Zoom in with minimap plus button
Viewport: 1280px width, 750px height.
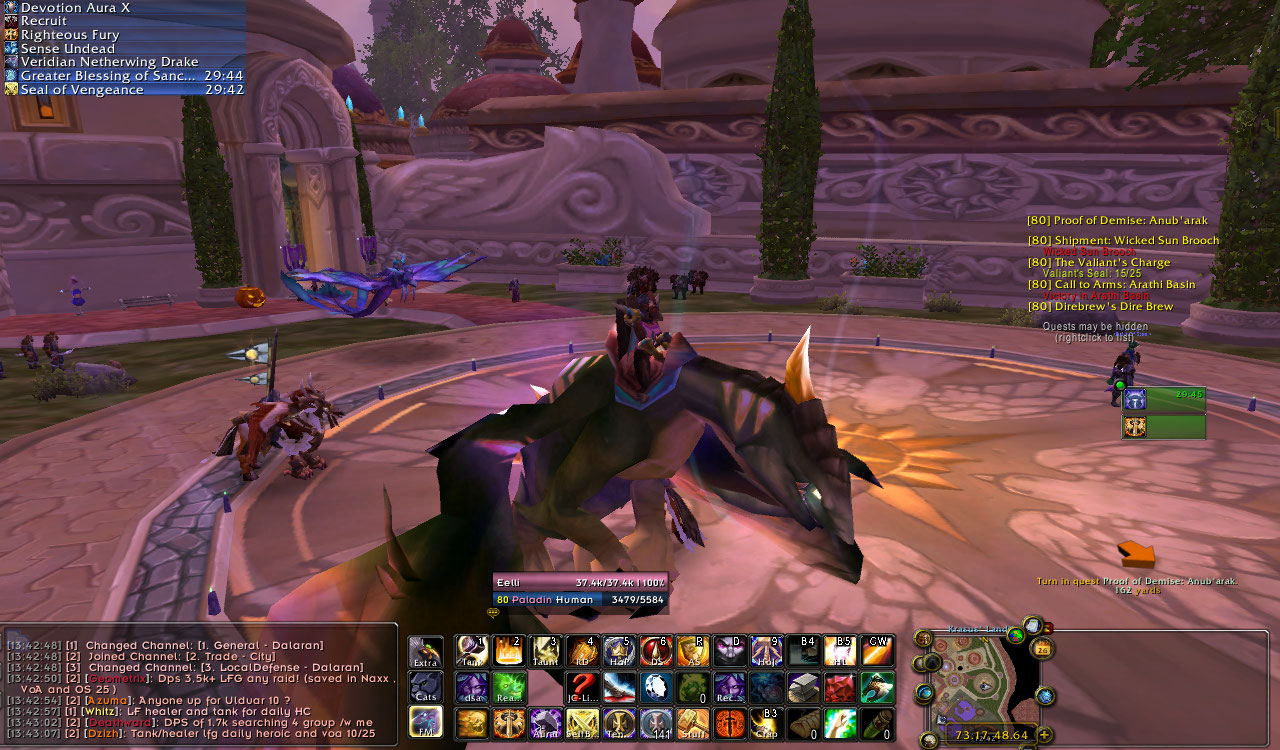click(x=1045, y=735)
